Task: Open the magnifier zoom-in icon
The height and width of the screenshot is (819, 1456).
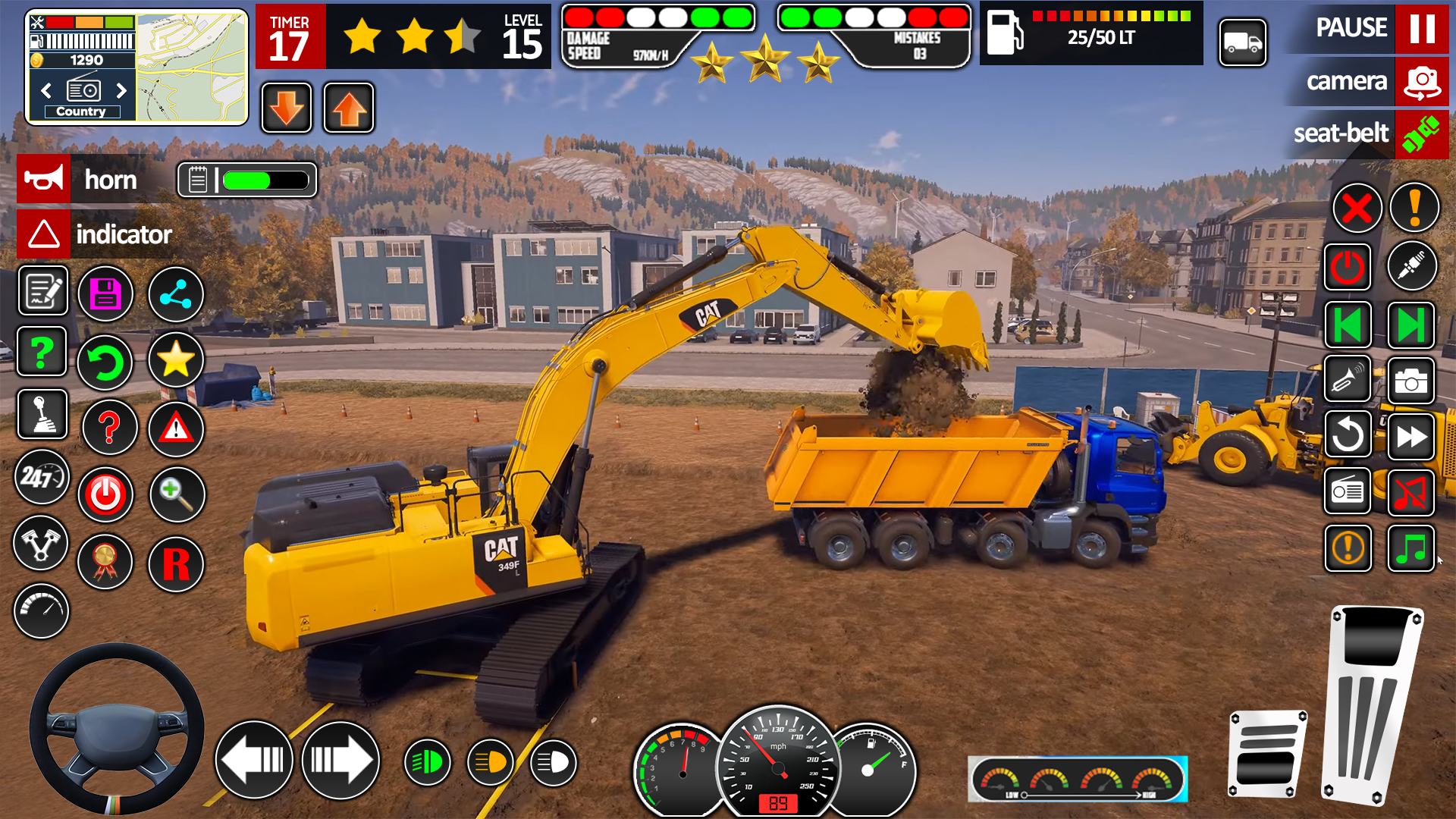Action: [177, 494]
